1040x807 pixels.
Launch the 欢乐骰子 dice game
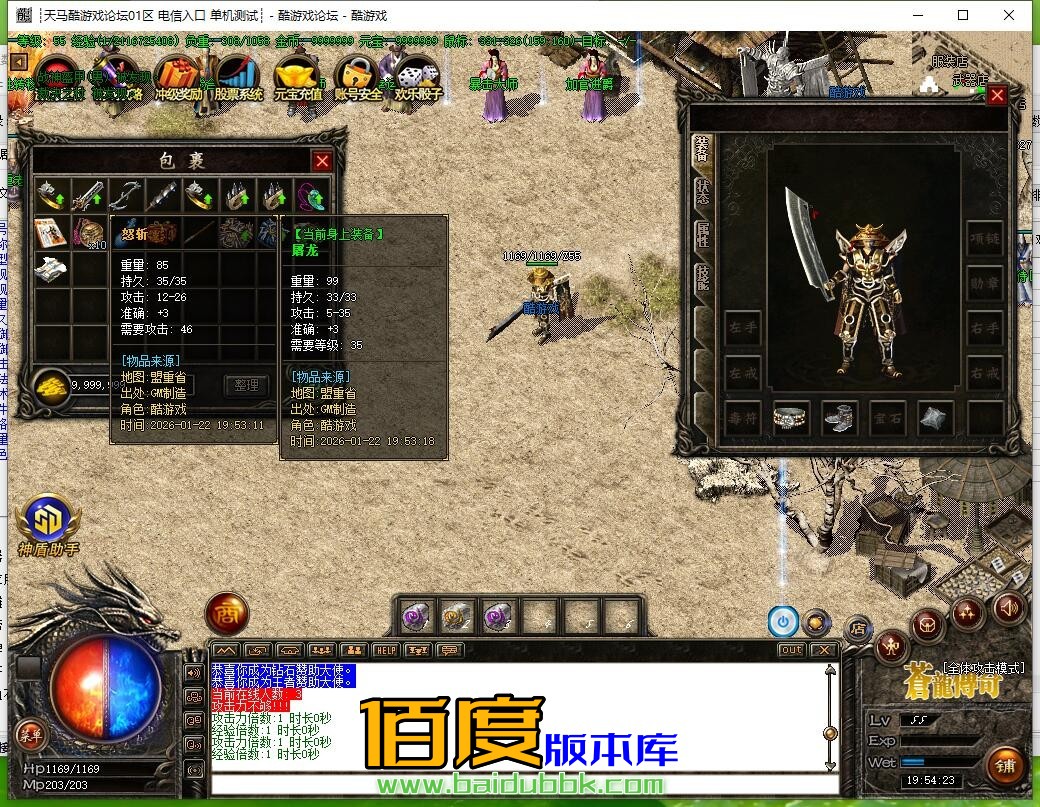coord(416,76)
